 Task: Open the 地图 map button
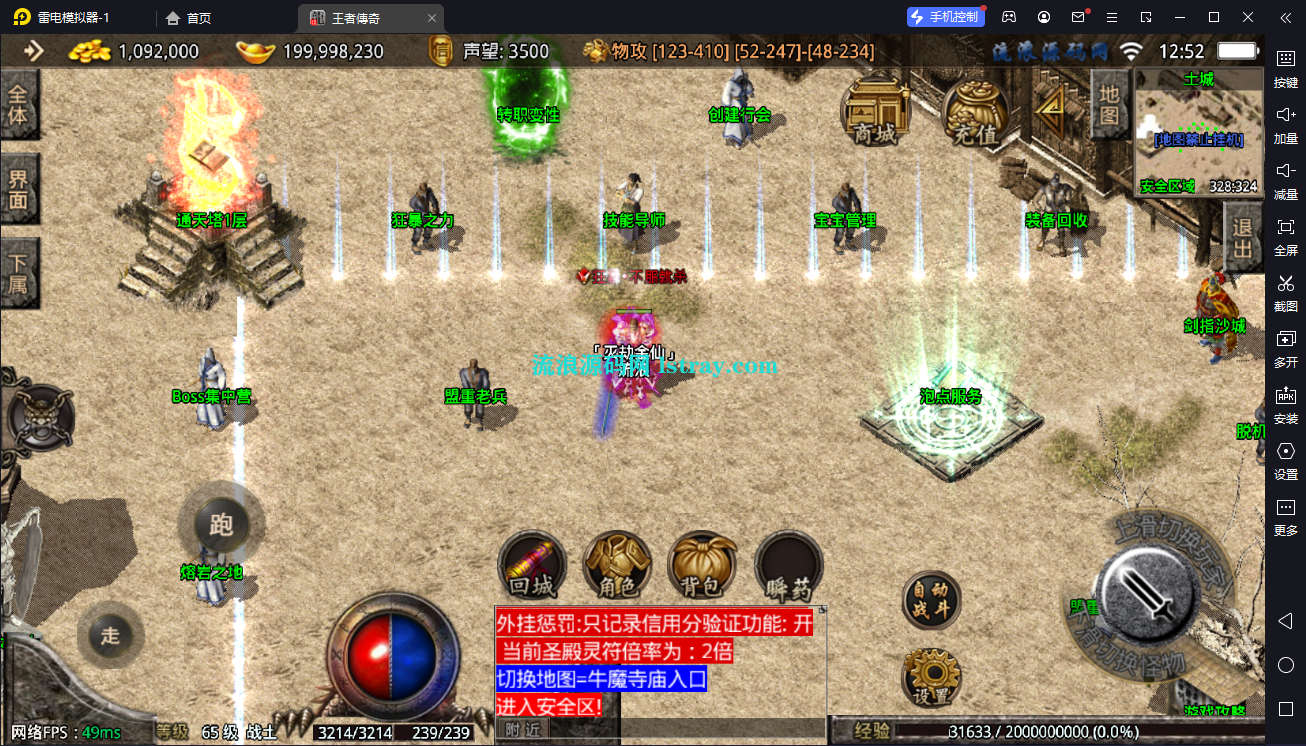pyautogui.click(x=1109, y=103)
